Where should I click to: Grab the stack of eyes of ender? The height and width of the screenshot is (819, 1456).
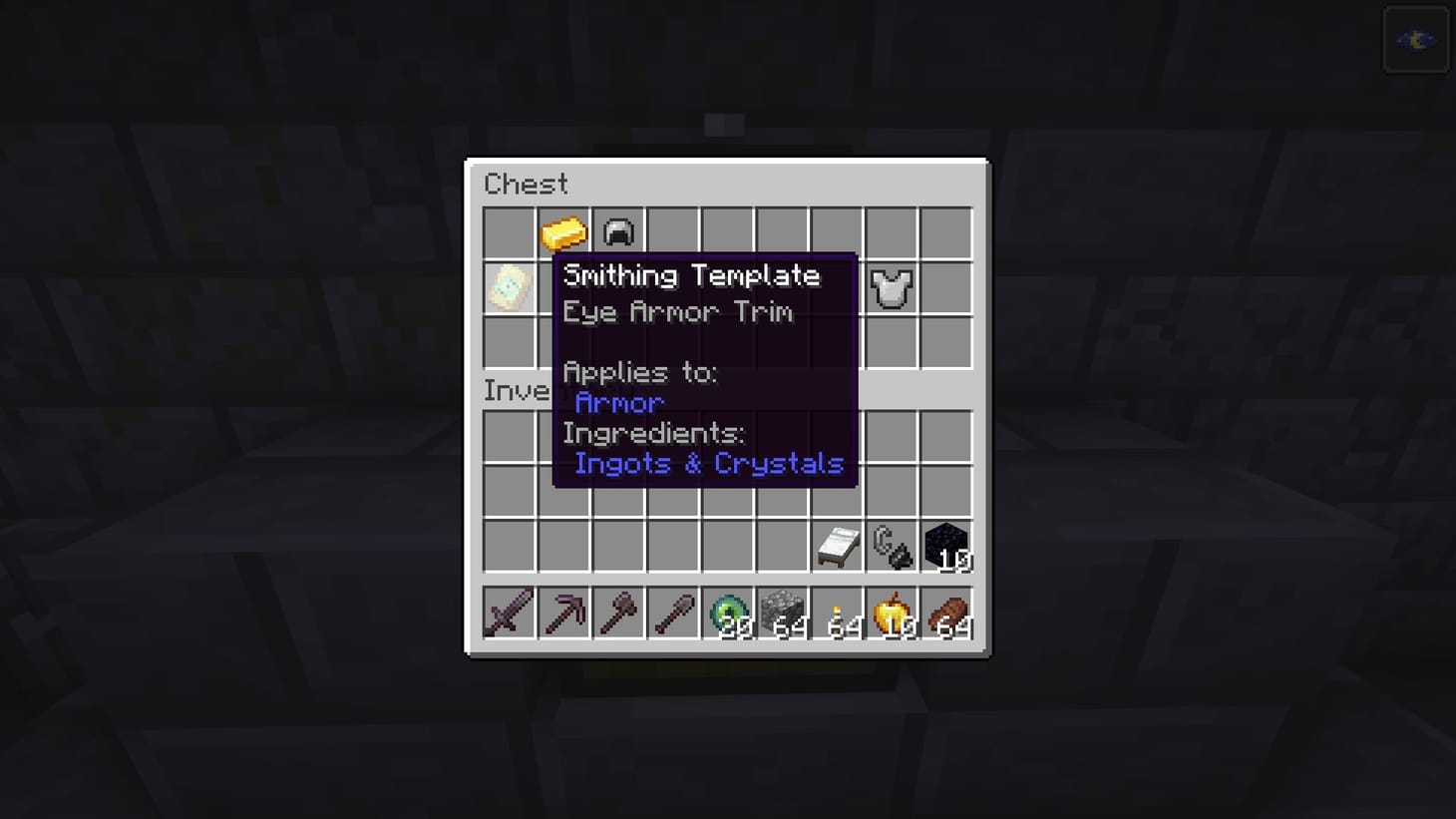(727, 613)
